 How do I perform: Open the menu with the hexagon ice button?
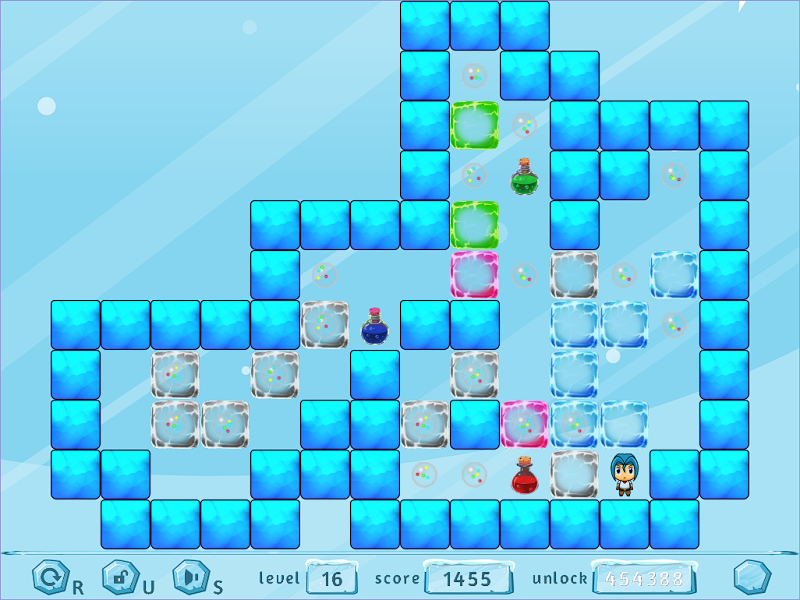point(752,577)
